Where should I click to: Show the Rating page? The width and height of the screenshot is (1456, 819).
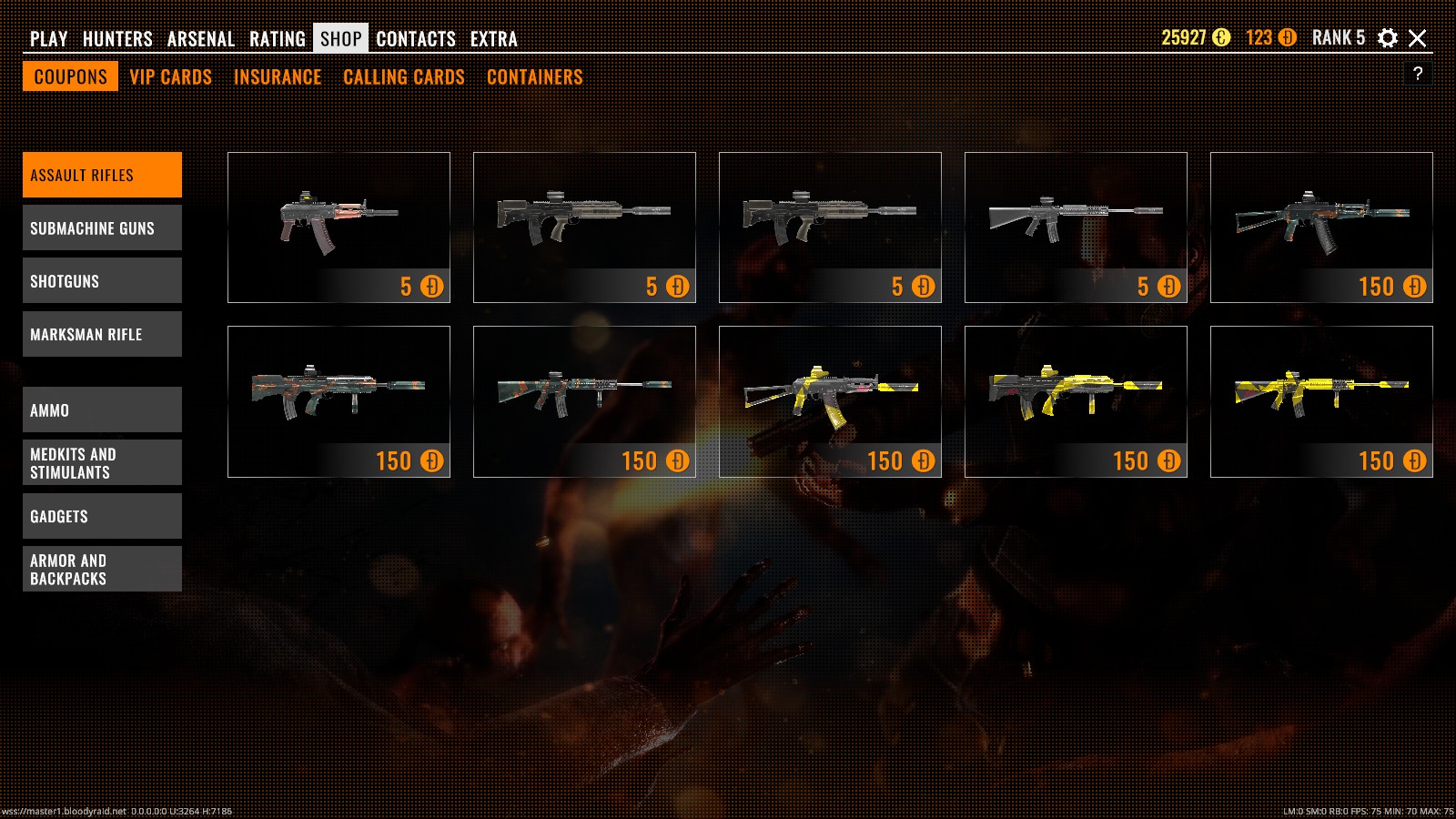pos(277,38)
